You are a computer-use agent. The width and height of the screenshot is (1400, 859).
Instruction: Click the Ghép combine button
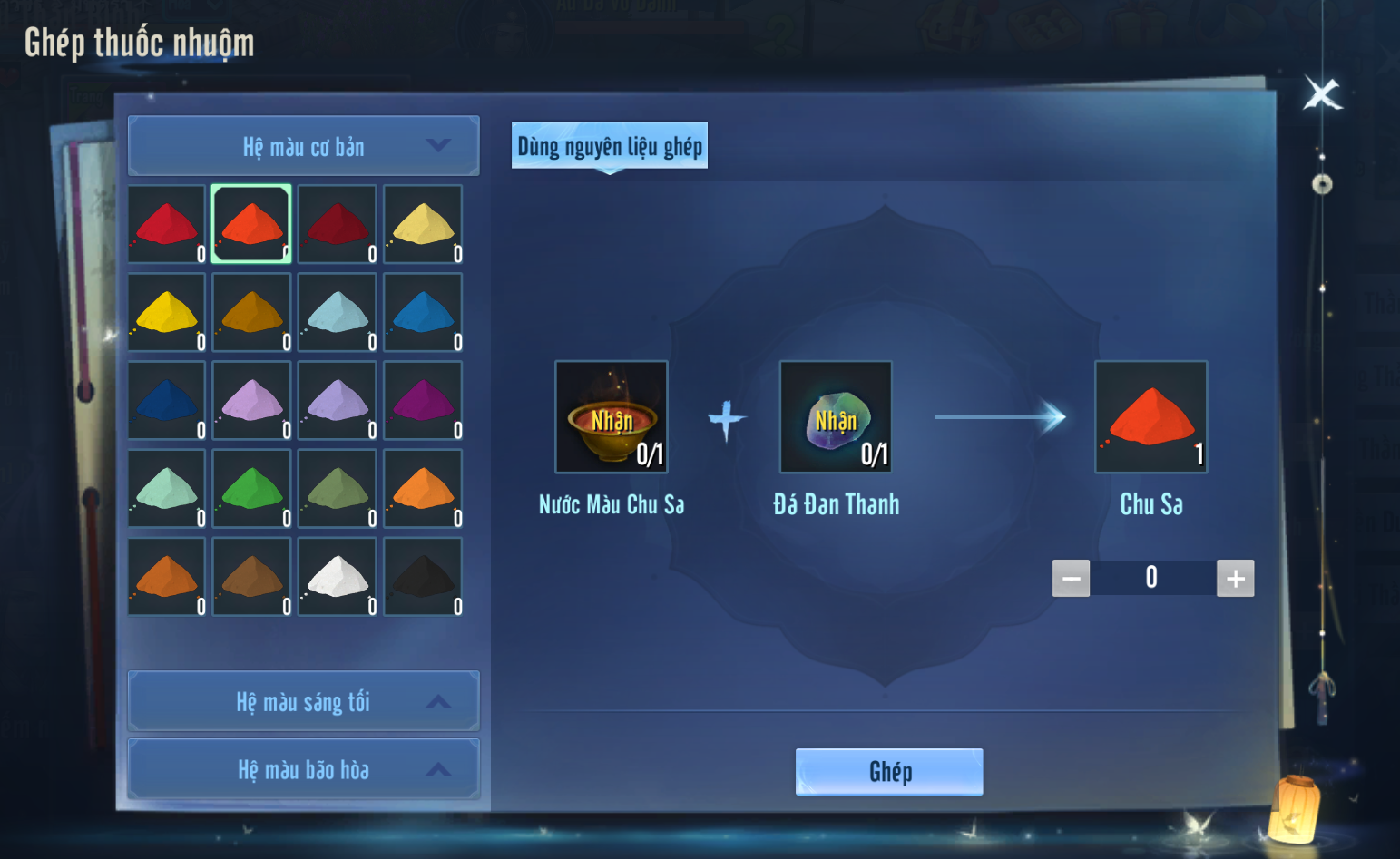[888, 772]
